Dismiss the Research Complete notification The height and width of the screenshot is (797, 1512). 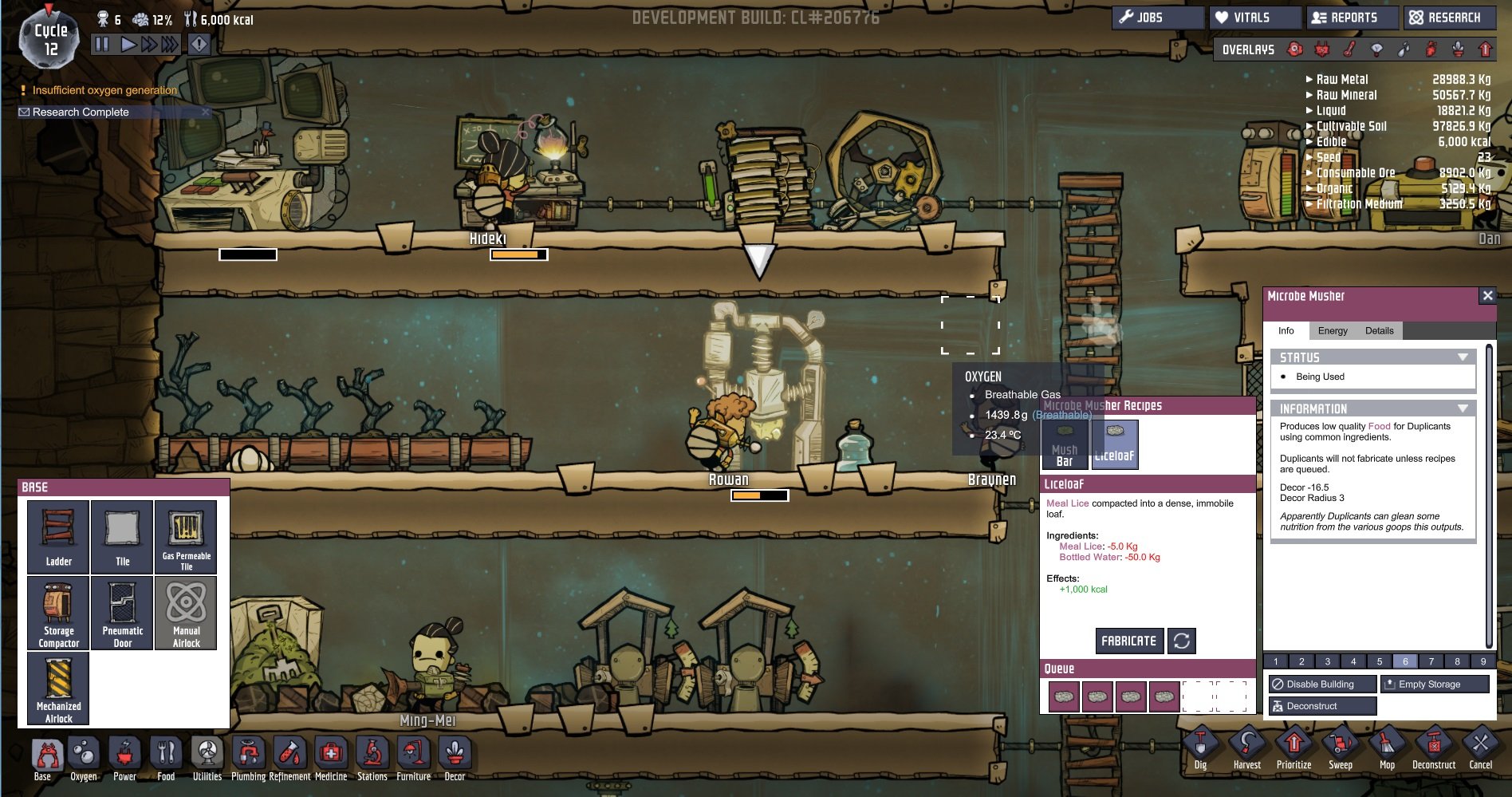pos(207,112)
